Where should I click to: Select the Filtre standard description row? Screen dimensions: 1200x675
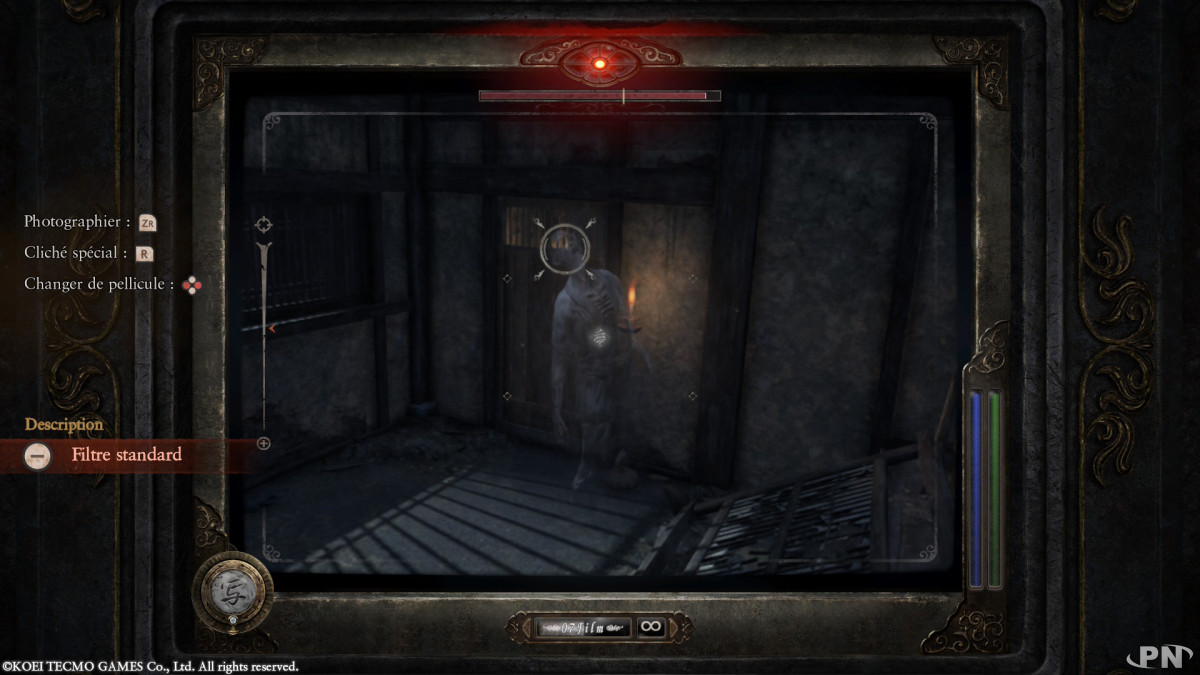(125, 455)
